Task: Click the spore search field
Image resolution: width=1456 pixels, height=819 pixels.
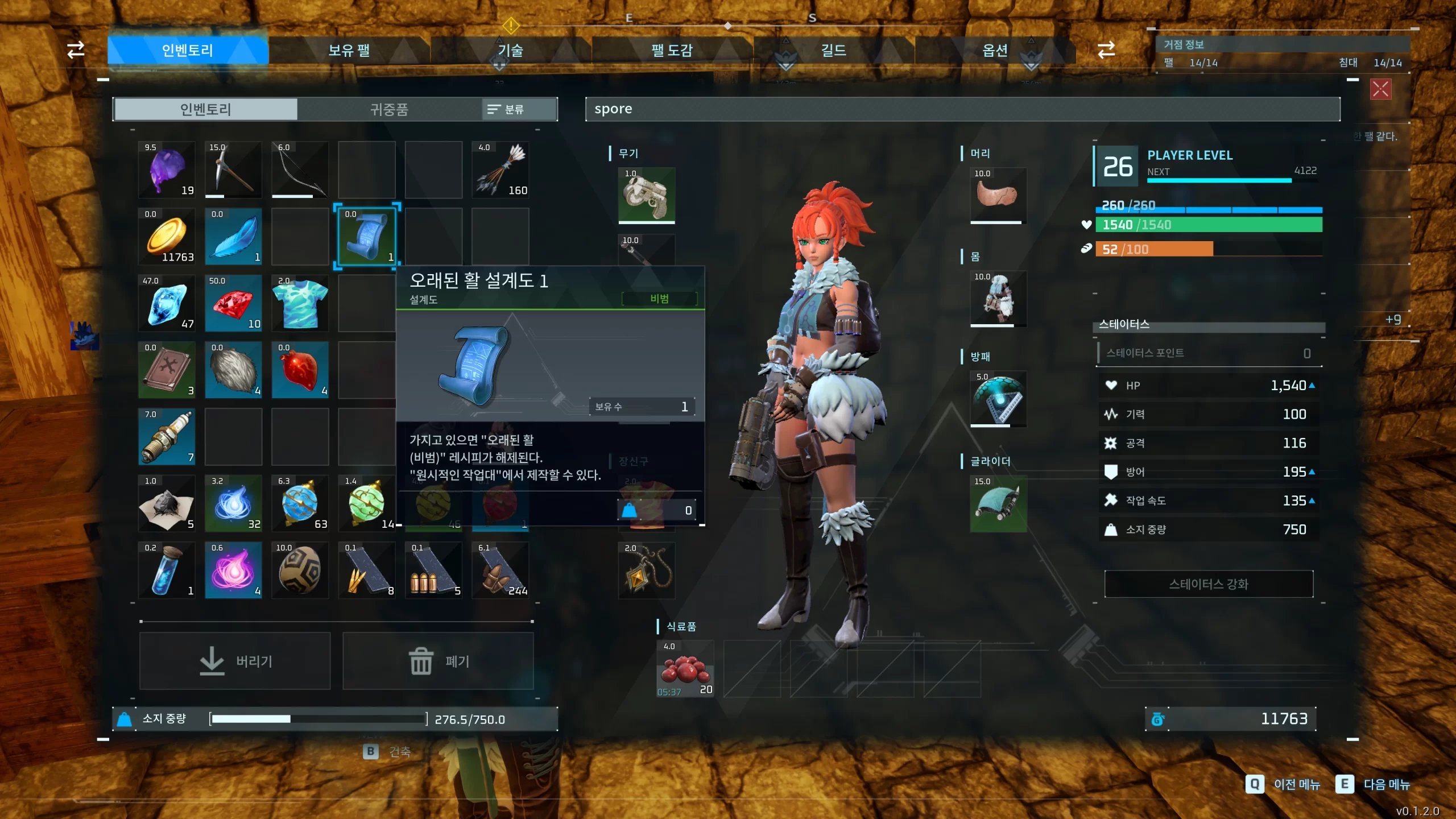Action: 962,109
